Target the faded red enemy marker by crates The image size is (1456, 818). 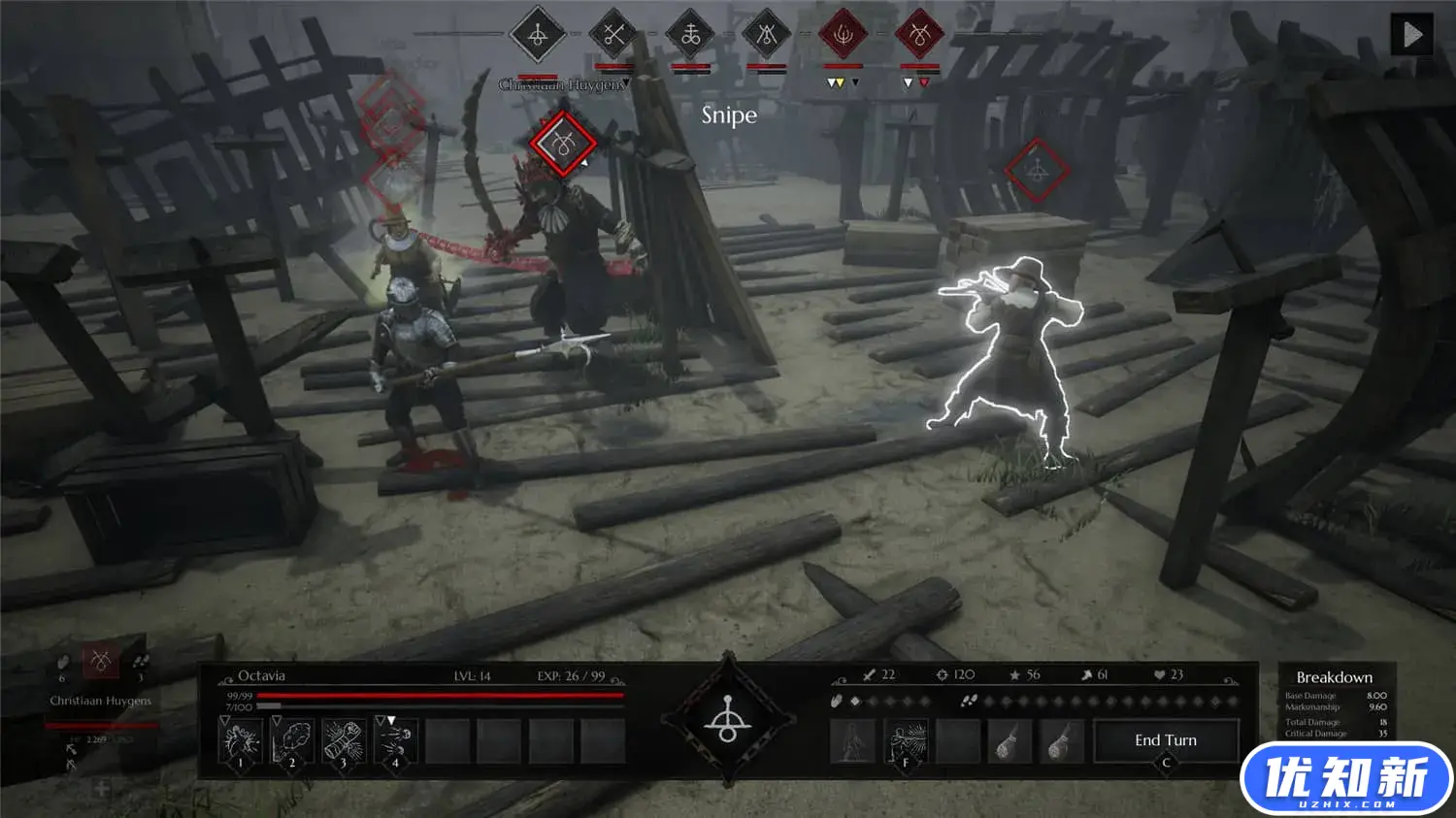click(1037, 172)
